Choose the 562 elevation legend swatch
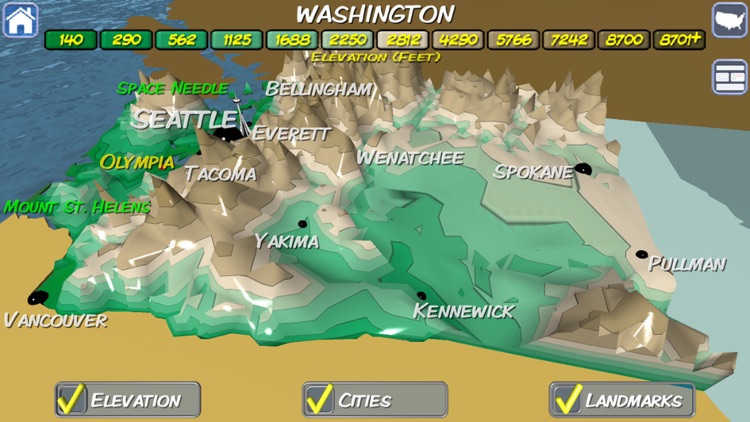The image size is (750, 422). [x=181, y=41]
